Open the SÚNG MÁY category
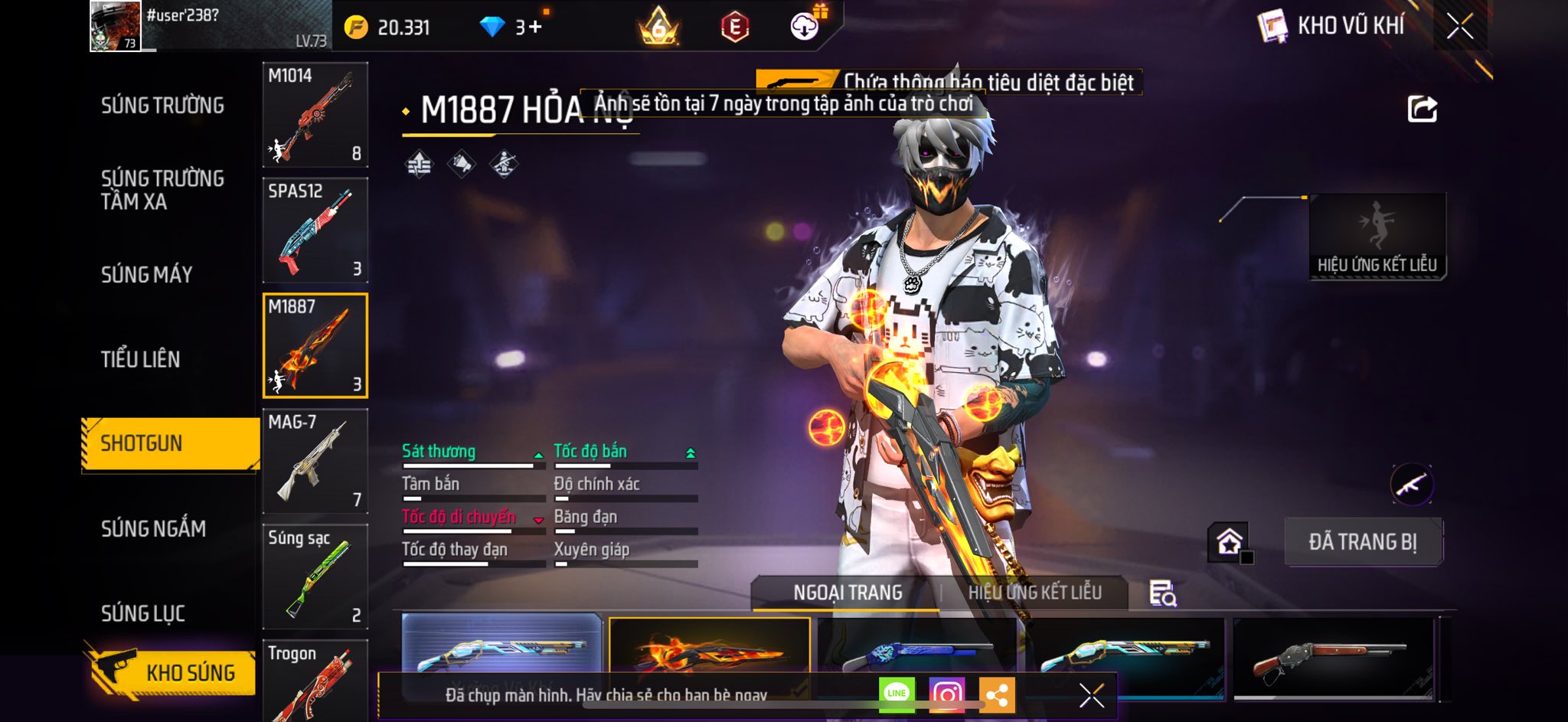The height and width of the screenshot is (722, 1568). [x=147, y=275]
